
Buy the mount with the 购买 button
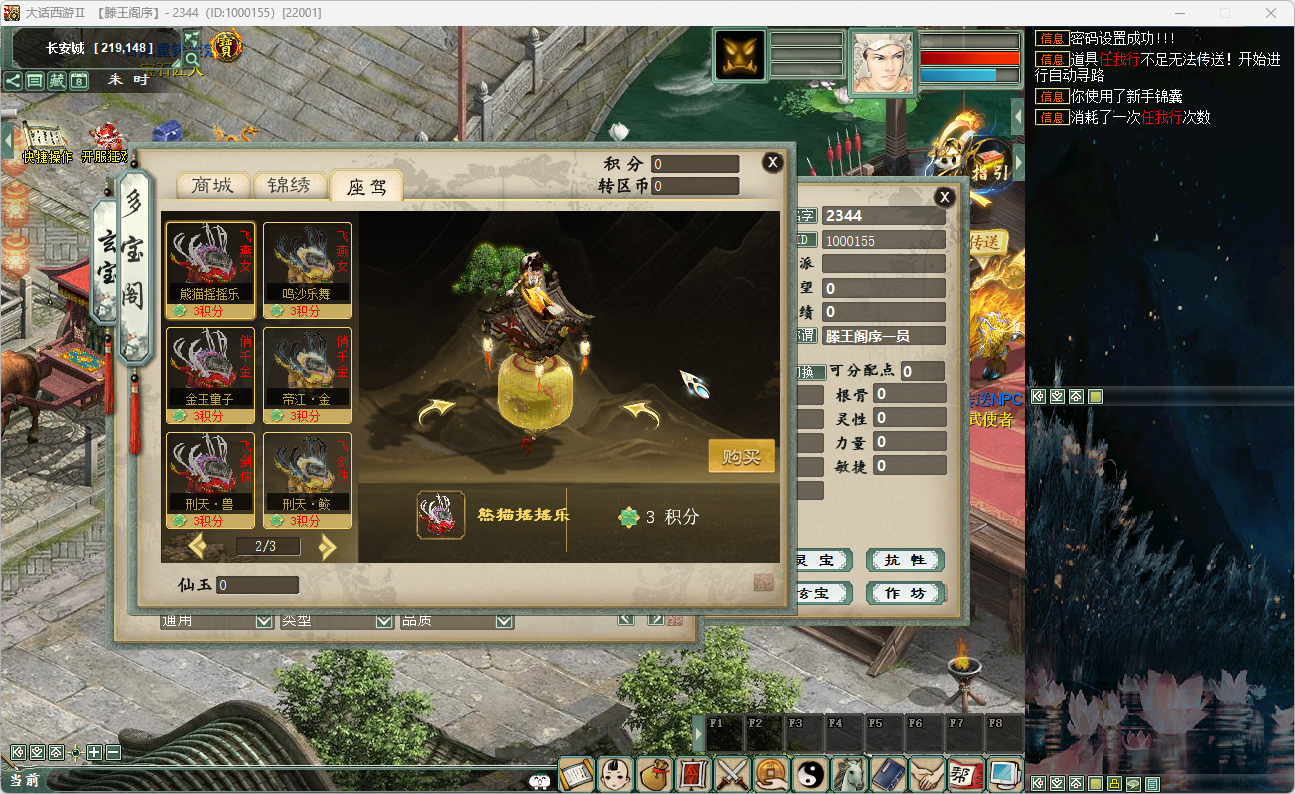(741, 457)
